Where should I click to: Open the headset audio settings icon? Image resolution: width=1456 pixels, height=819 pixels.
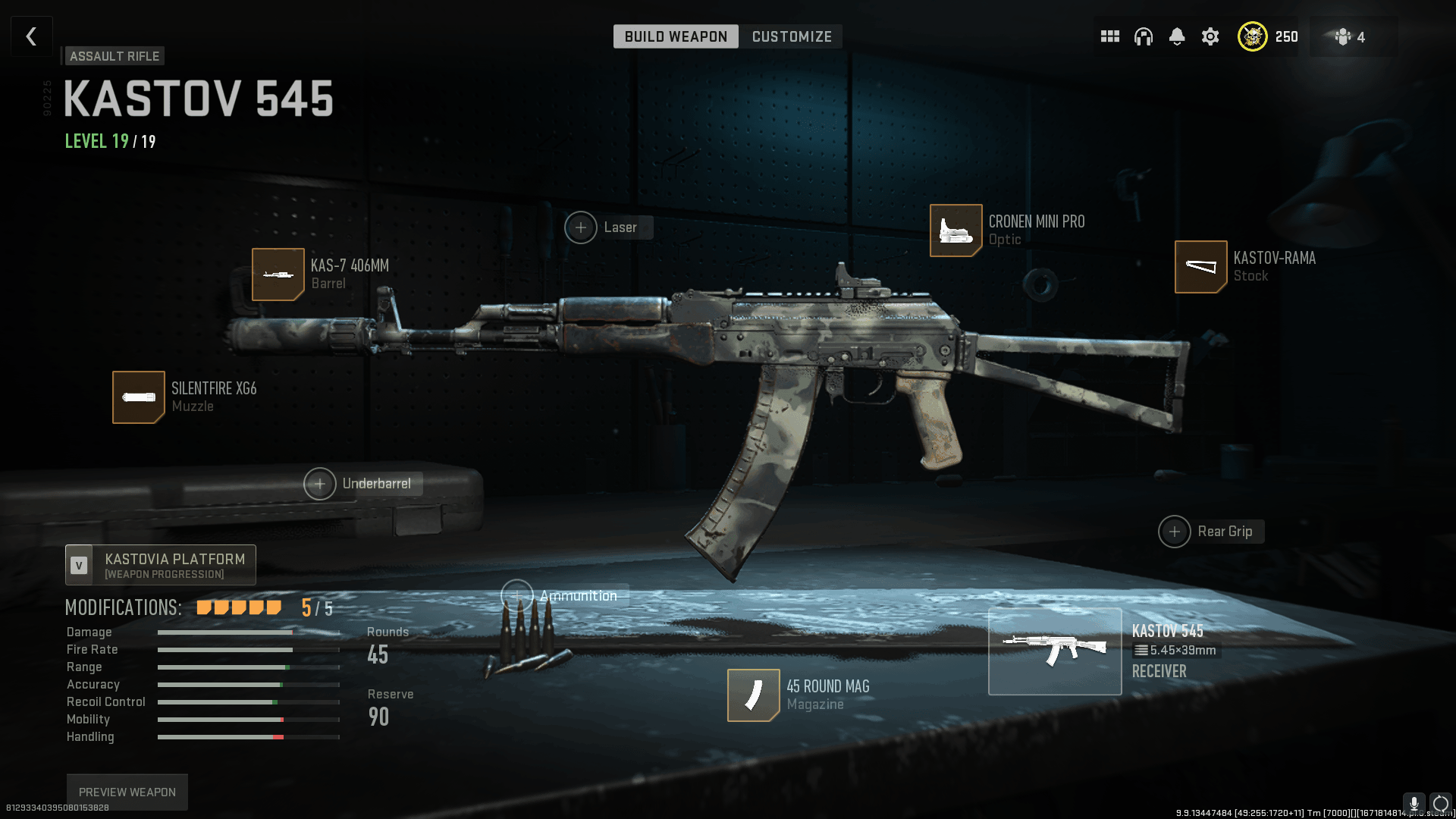[1143, 36]
